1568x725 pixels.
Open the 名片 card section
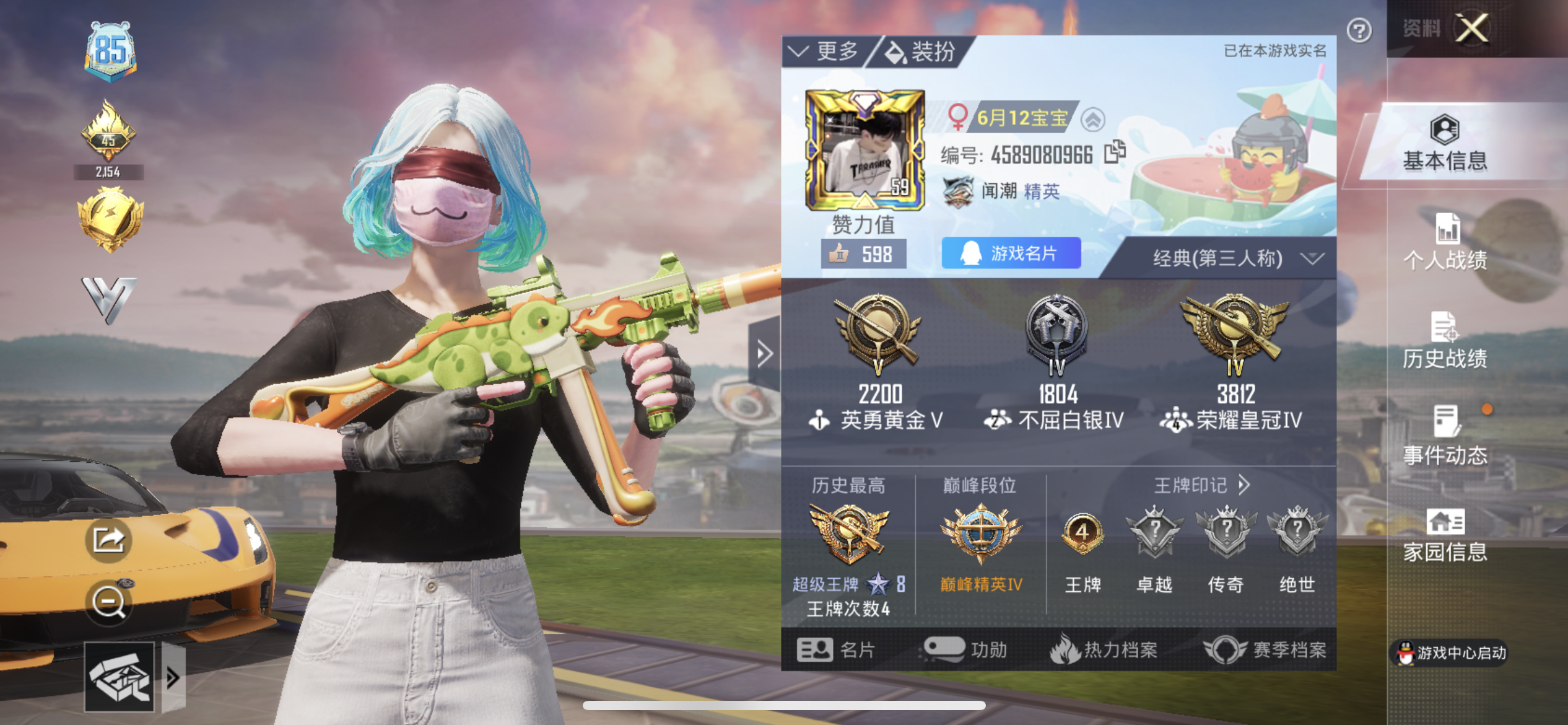(x=835, y=650)
